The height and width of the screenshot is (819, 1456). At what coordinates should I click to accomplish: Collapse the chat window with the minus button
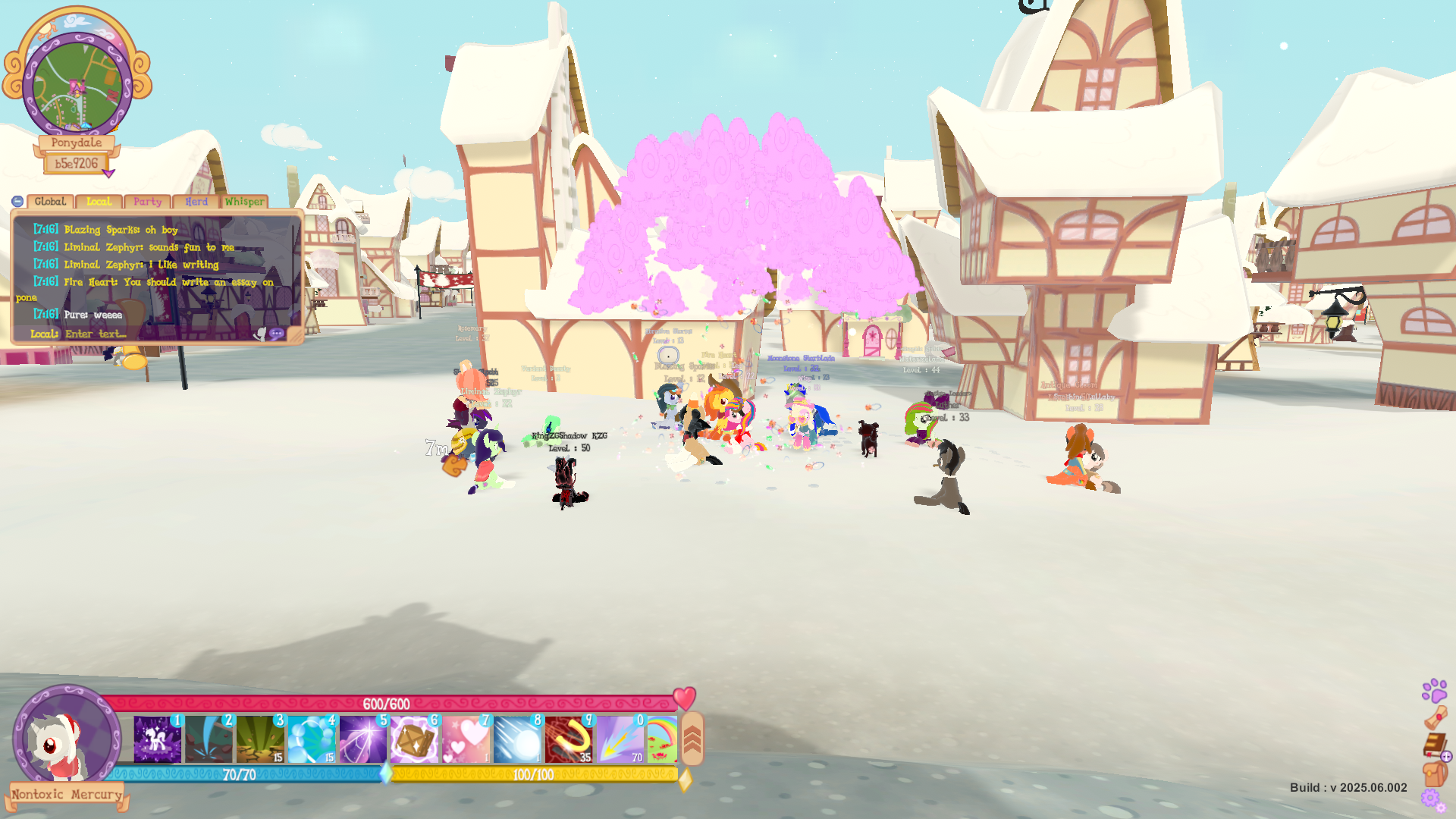pyautogui.click(x=17, y=202)
